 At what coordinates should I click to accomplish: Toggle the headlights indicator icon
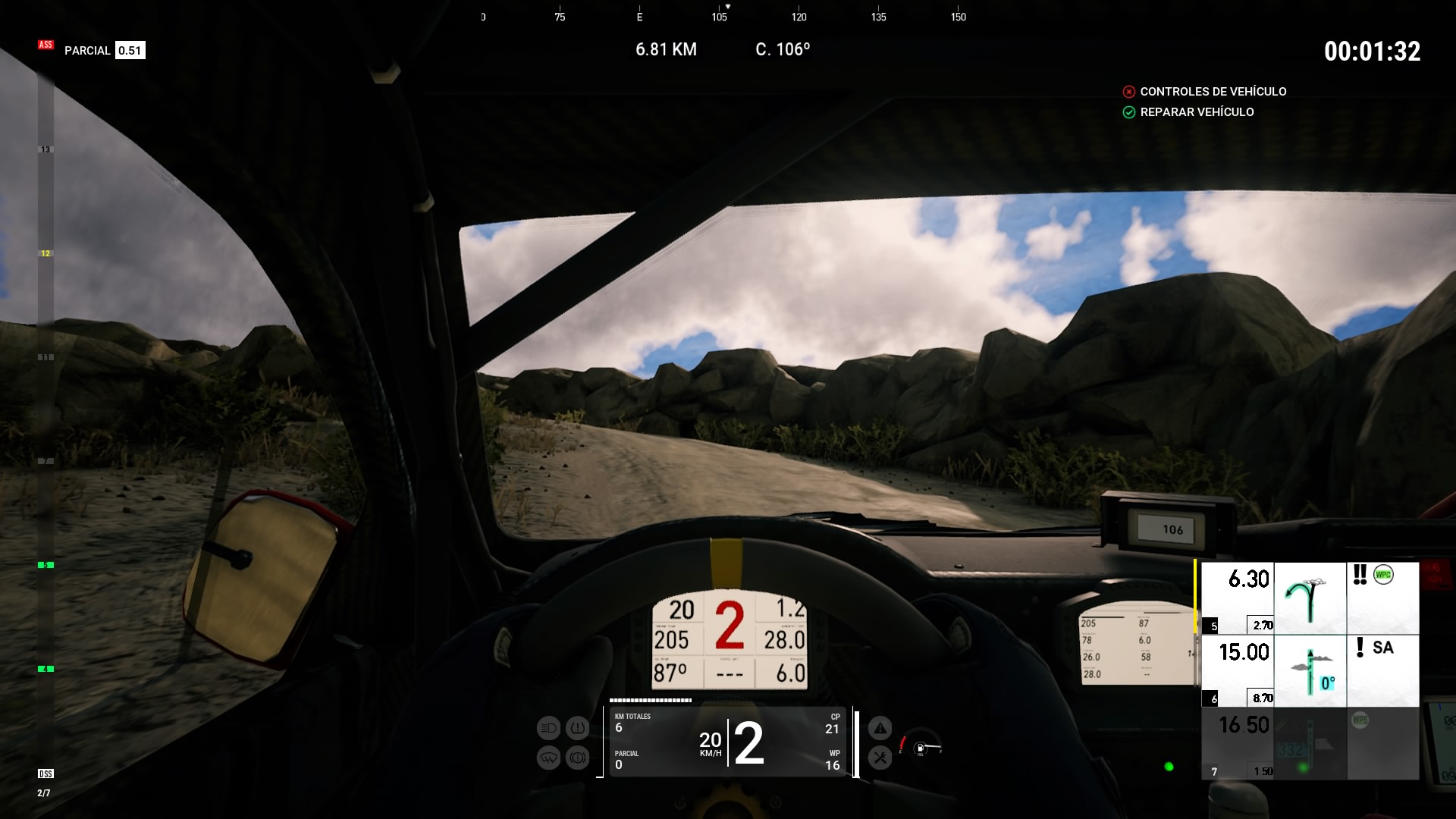548,729
